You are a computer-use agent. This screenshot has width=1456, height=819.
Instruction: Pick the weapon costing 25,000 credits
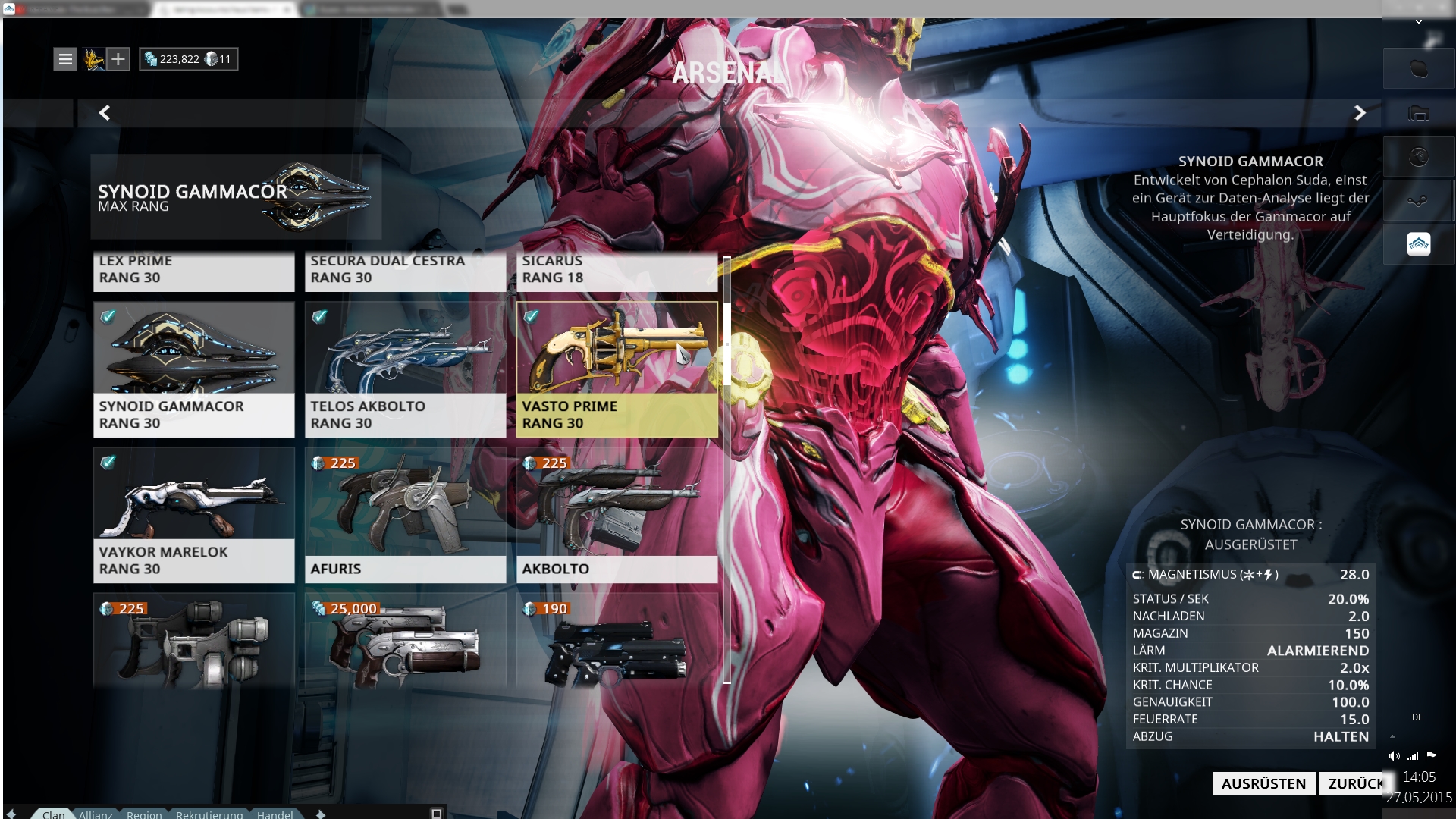click(405, 641)
